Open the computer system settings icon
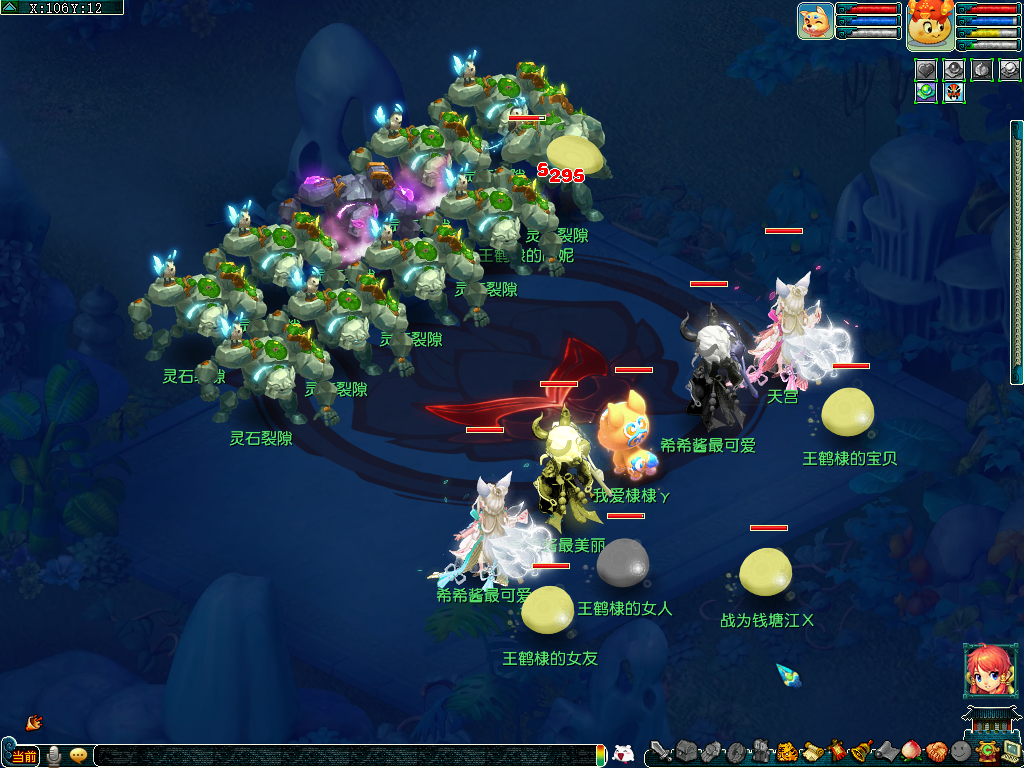 tap(1011, 751)
